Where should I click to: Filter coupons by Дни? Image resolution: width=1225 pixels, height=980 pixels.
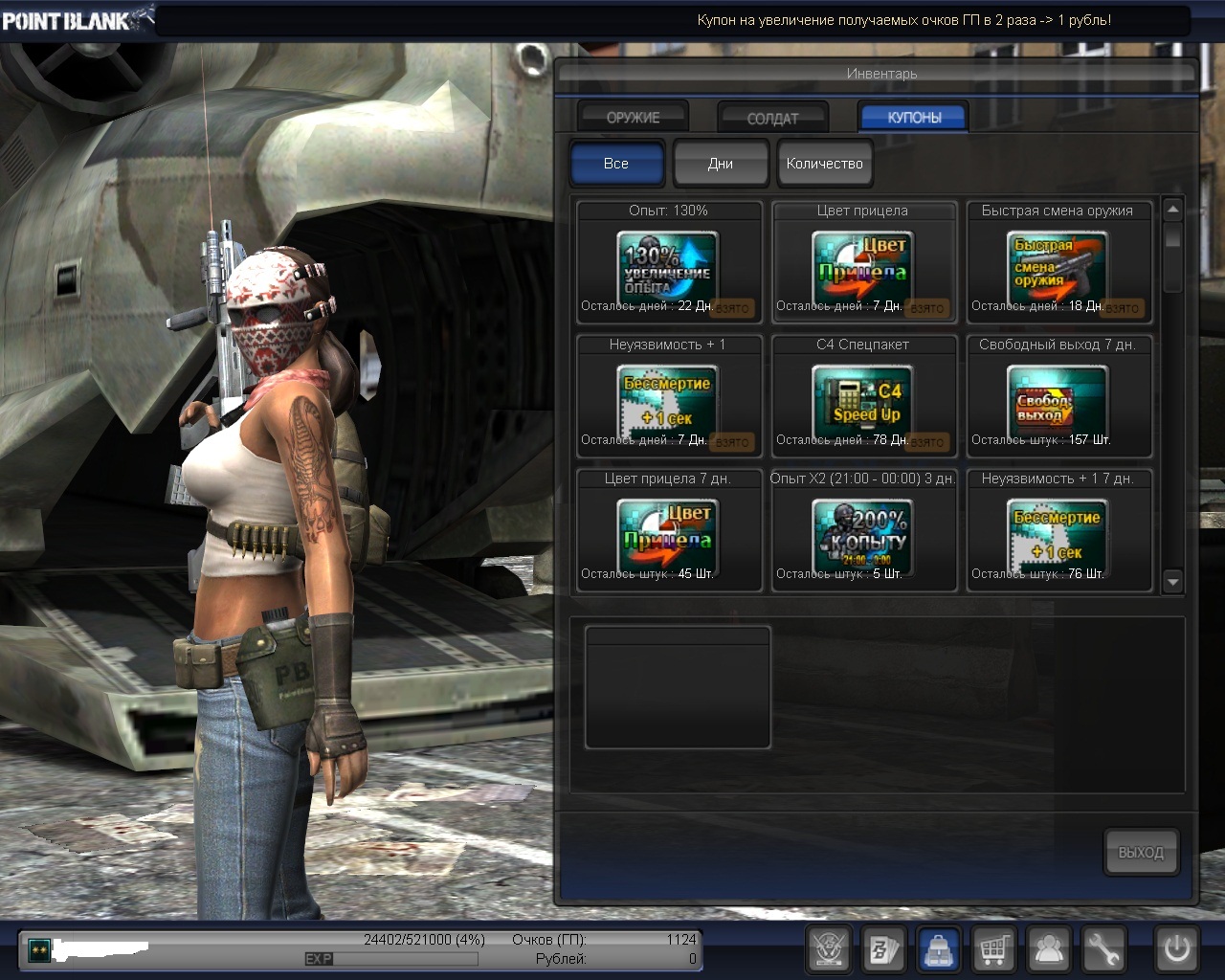(721, 164)
